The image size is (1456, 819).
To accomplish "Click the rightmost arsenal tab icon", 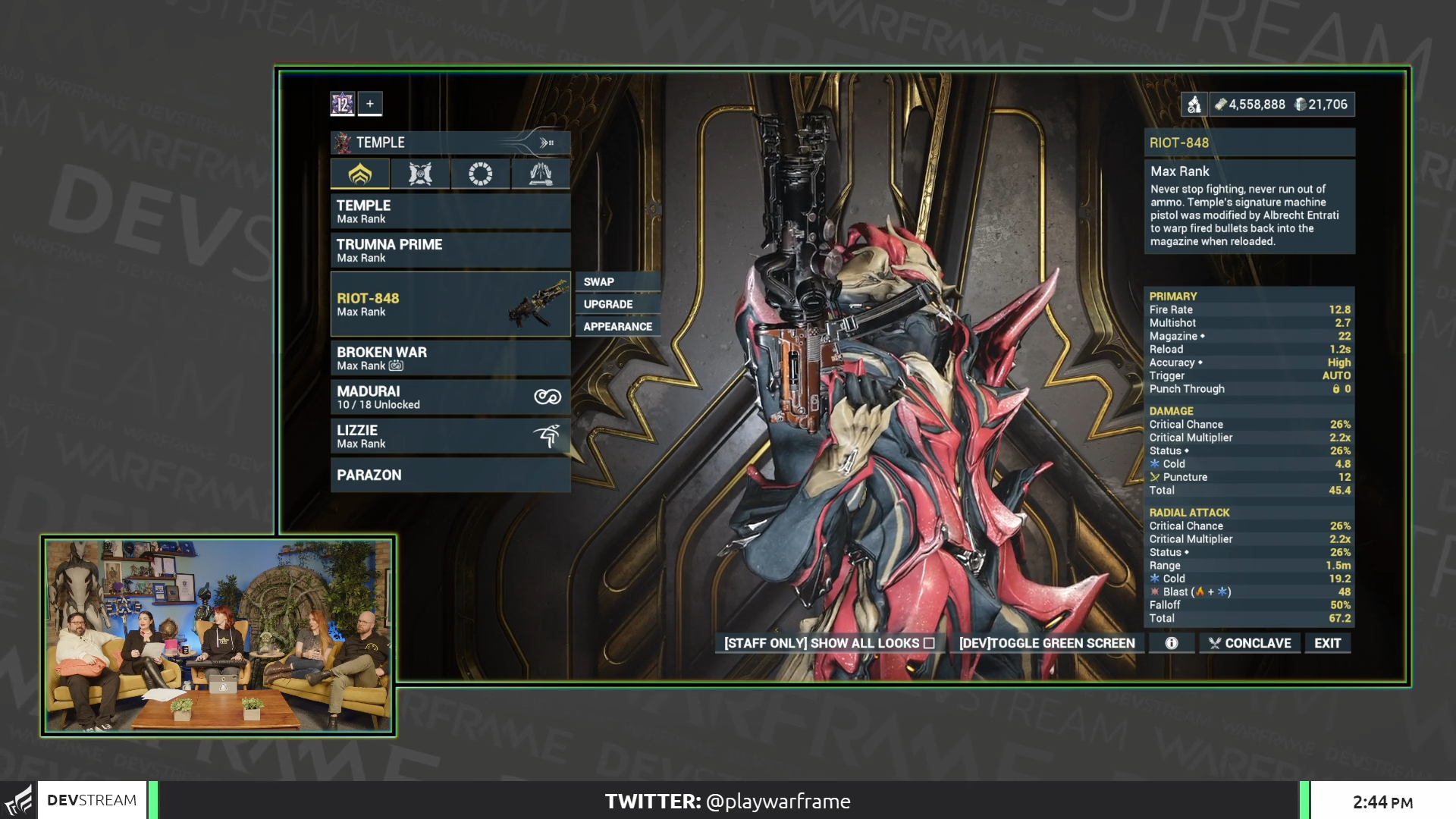I will [540, 174].
